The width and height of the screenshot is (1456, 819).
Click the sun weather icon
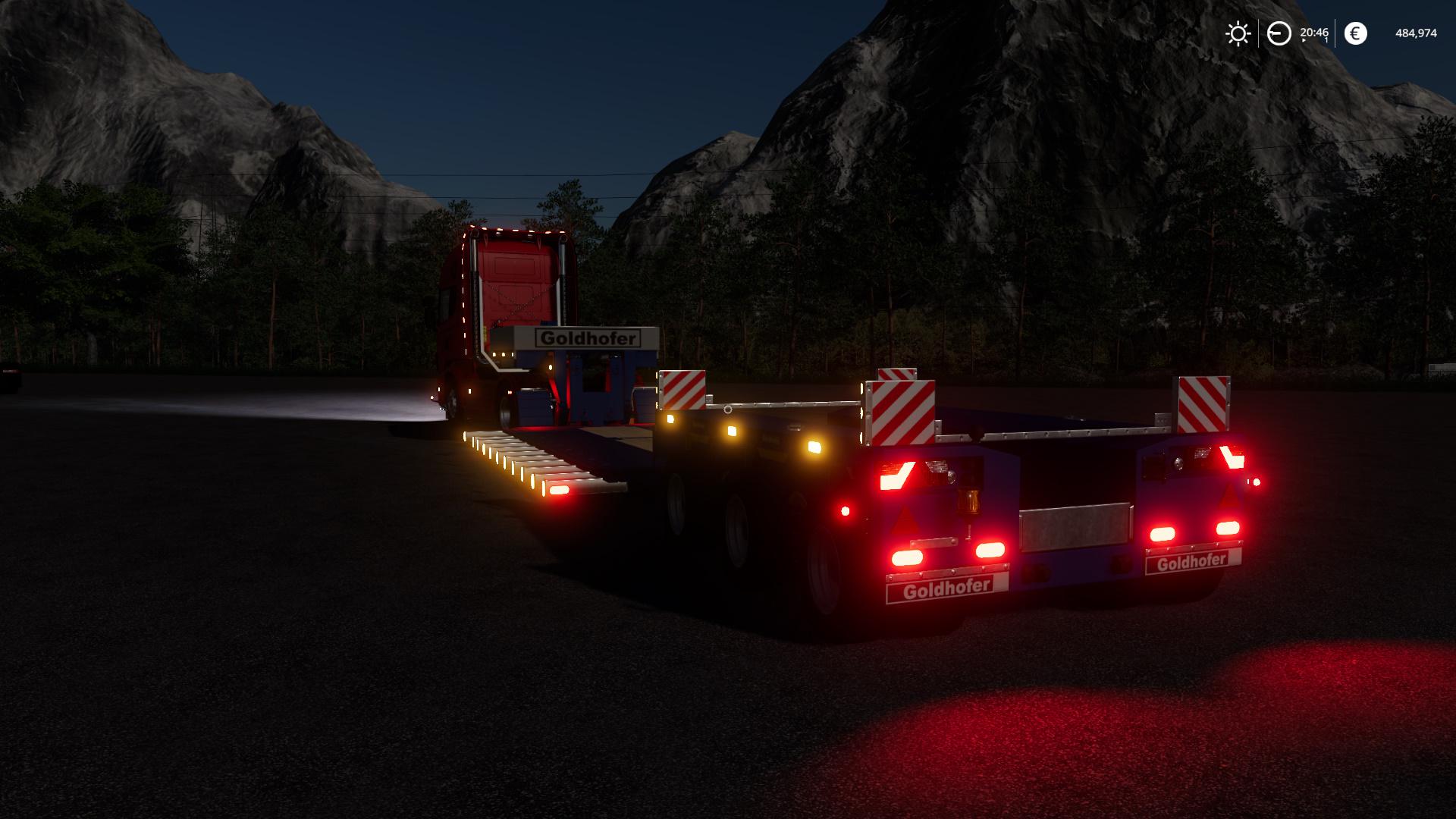1238,33
